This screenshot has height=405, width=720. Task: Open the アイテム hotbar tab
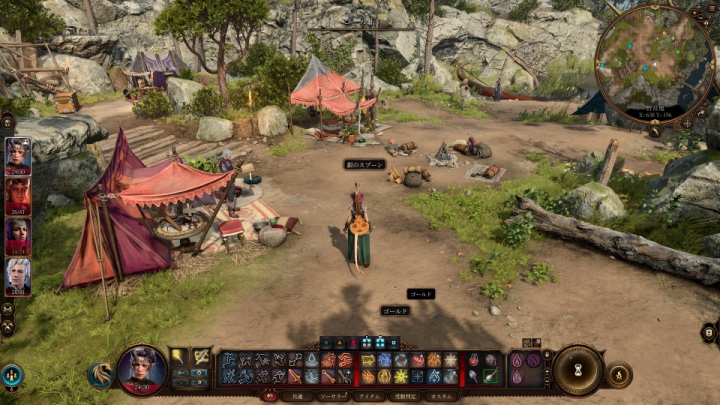[x=369, y=396]
